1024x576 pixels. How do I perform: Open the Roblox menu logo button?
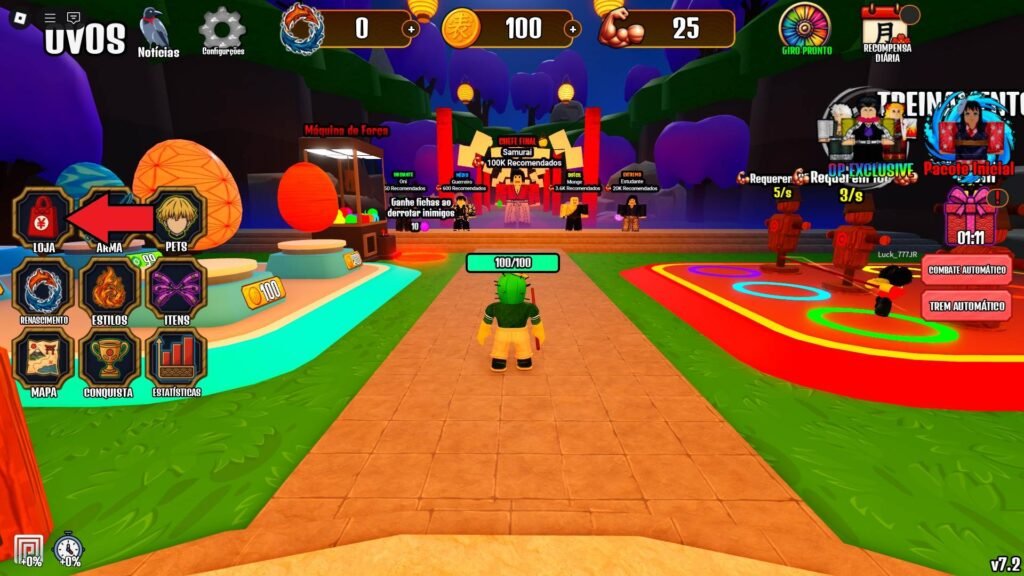point(21,18)
